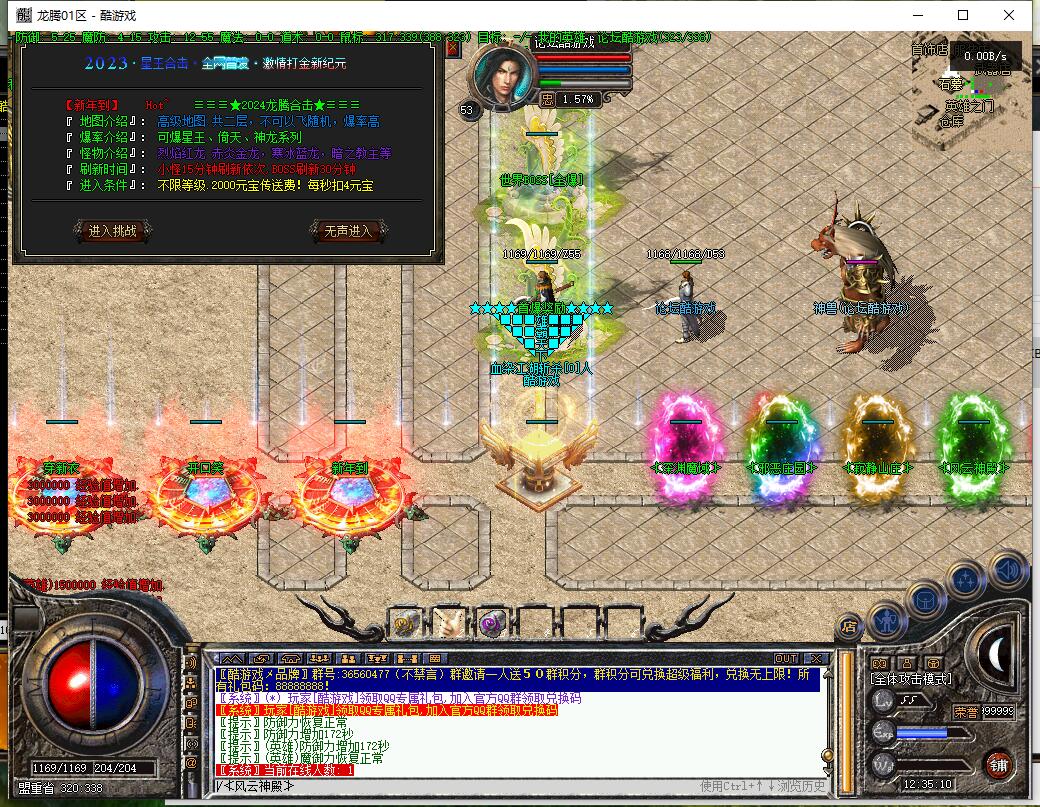Image resolution: width=1040 pixels, height=807 pixels.
Task: Open the character equipment button
Action: [887, 622]
